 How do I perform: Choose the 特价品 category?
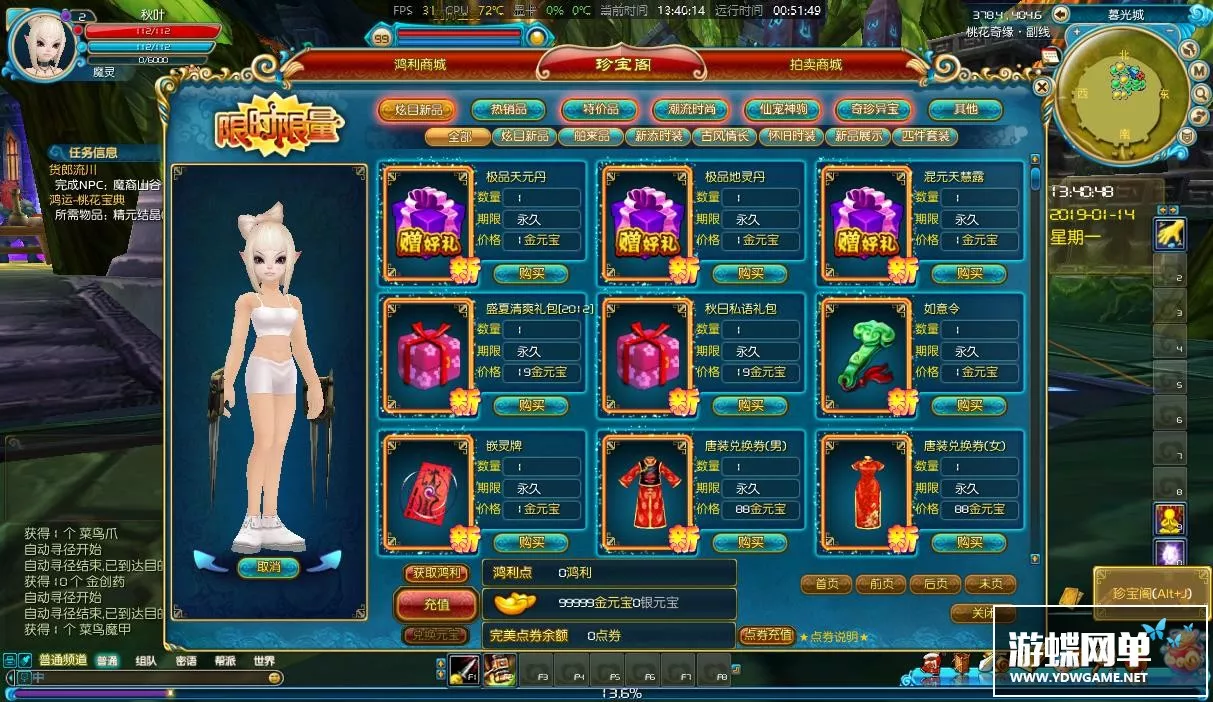tap(599, 110)
